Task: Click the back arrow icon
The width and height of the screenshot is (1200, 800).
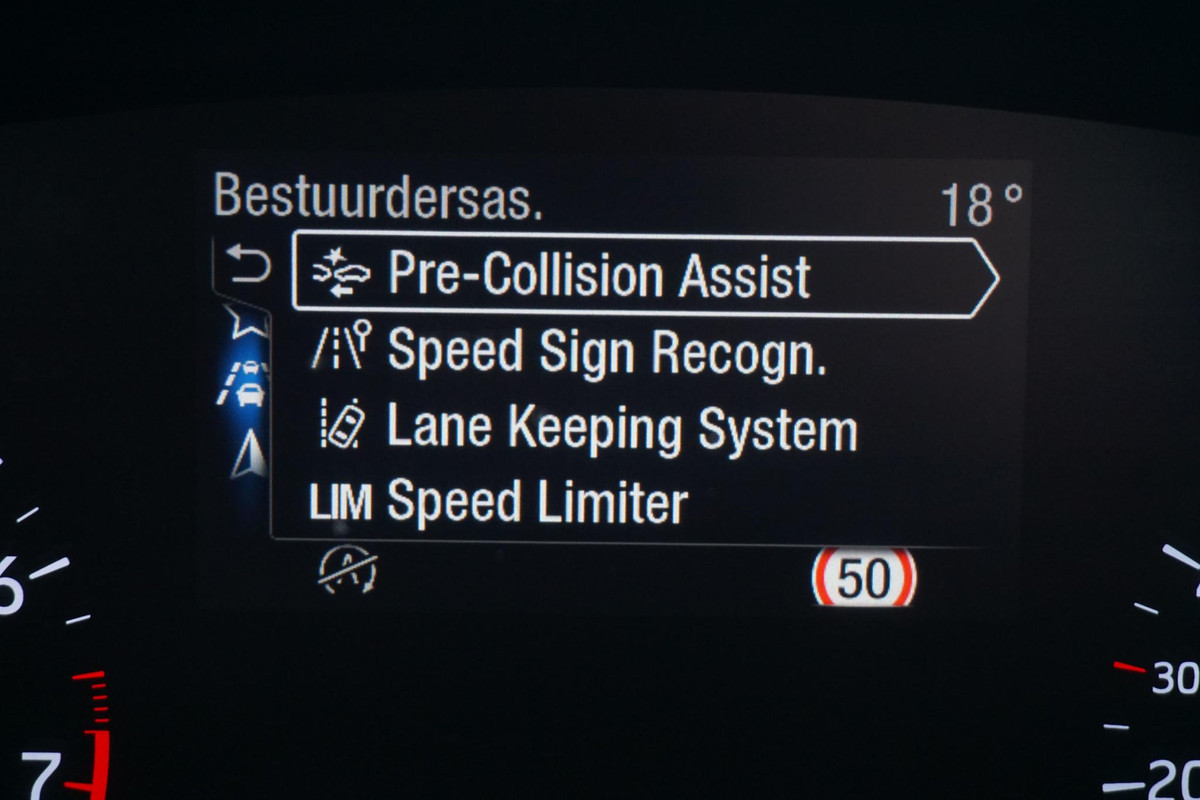Action: click(248, 266)
